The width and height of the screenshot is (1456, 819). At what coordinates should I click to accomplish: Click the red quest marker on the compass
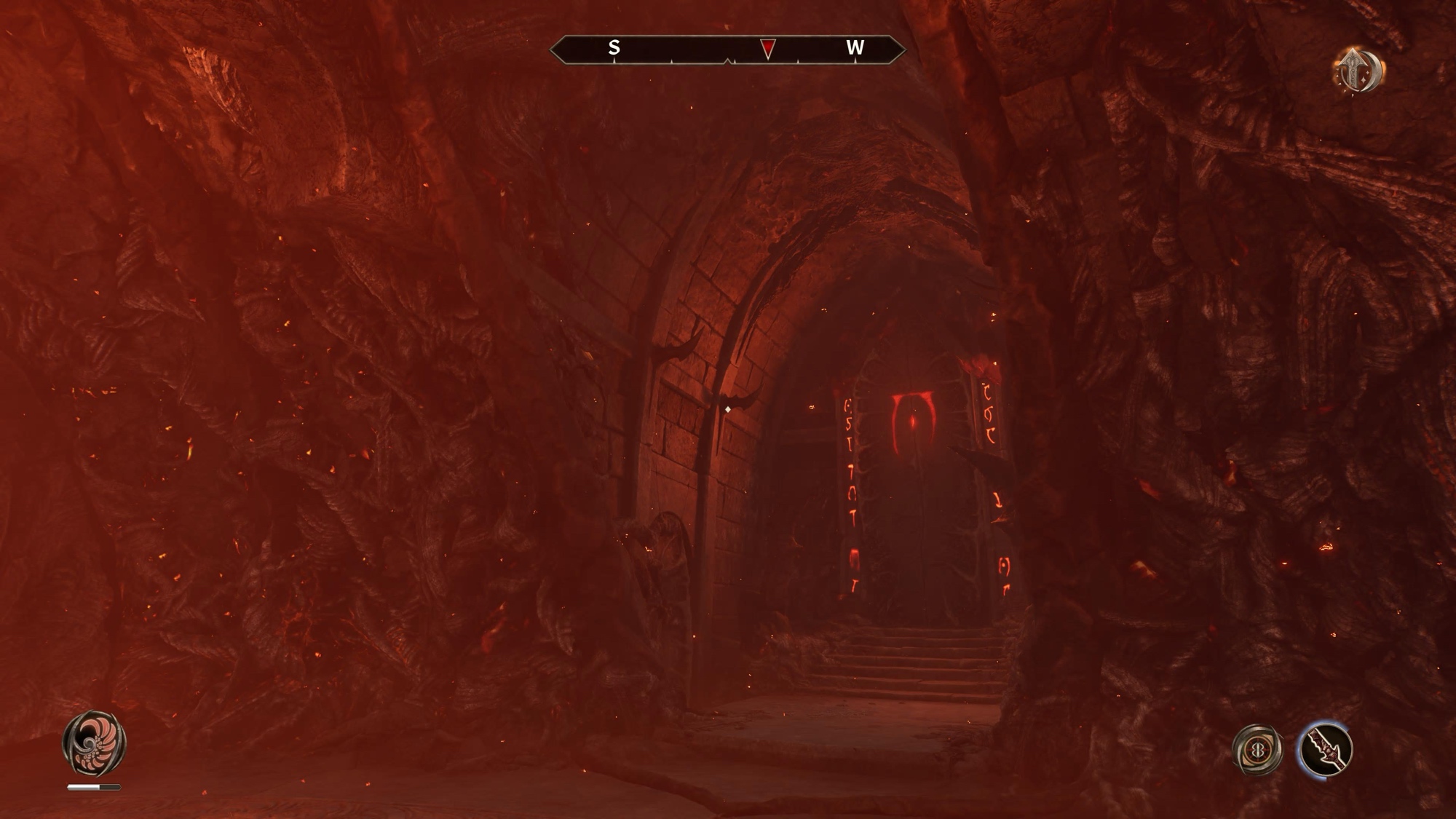[767, 49]
